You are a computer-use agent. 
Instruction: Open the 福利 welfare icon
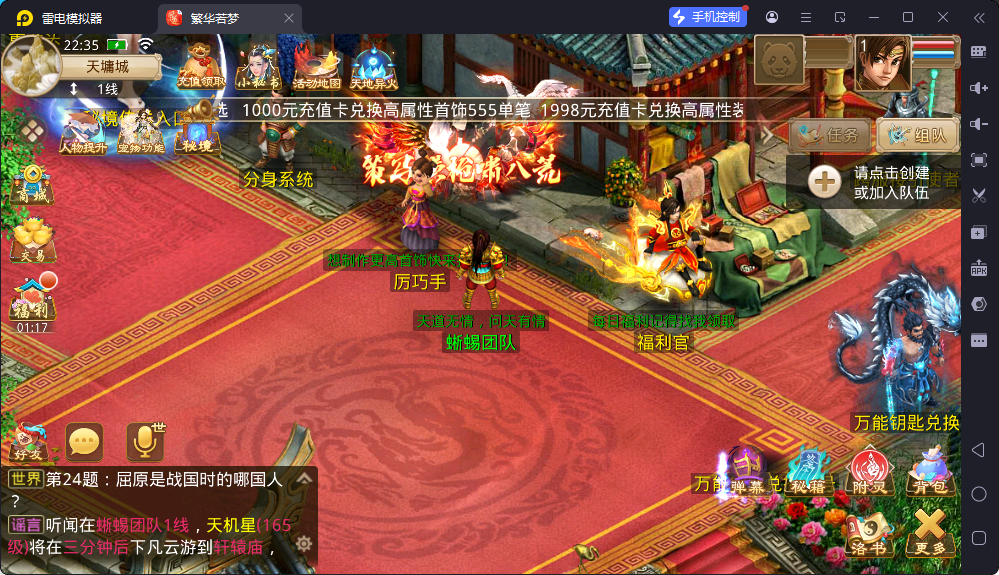33,297
